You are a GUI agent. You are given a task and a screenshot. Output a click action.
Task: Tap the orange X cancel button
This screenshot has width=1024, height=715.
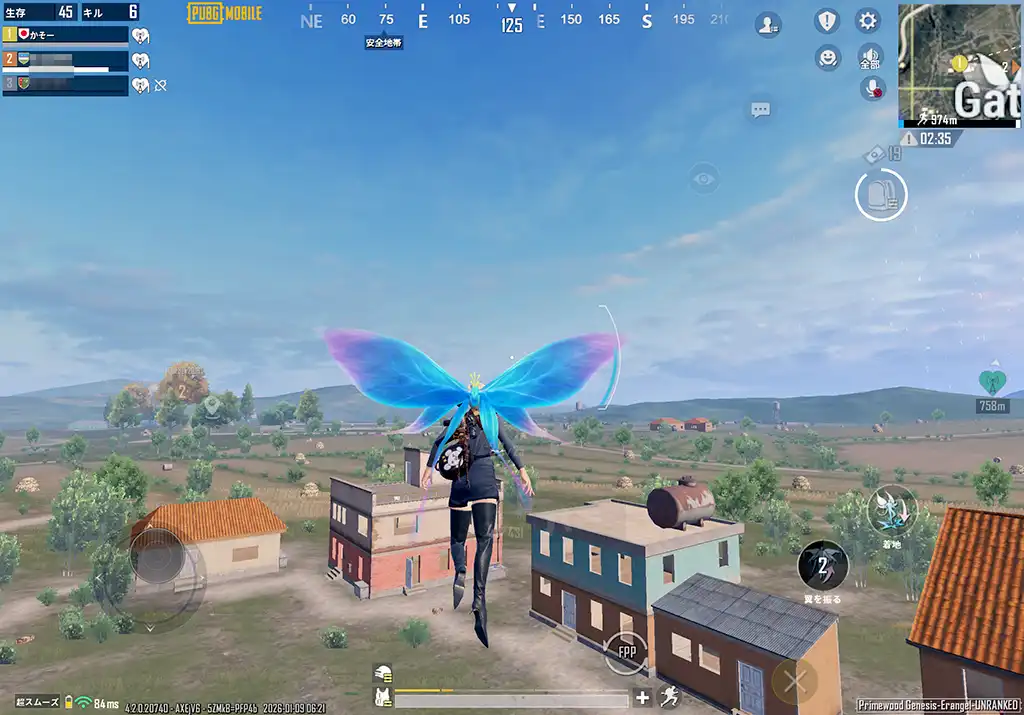(795, 683)
